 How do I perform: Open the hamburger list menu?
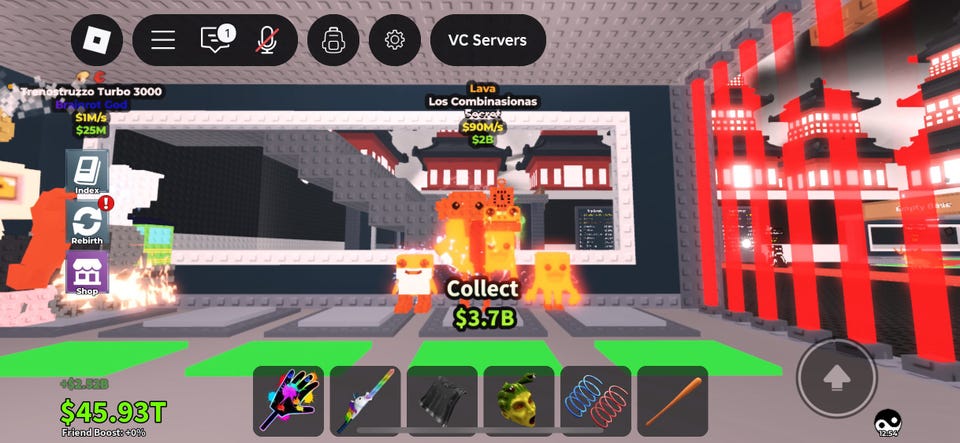coord(163,40)
